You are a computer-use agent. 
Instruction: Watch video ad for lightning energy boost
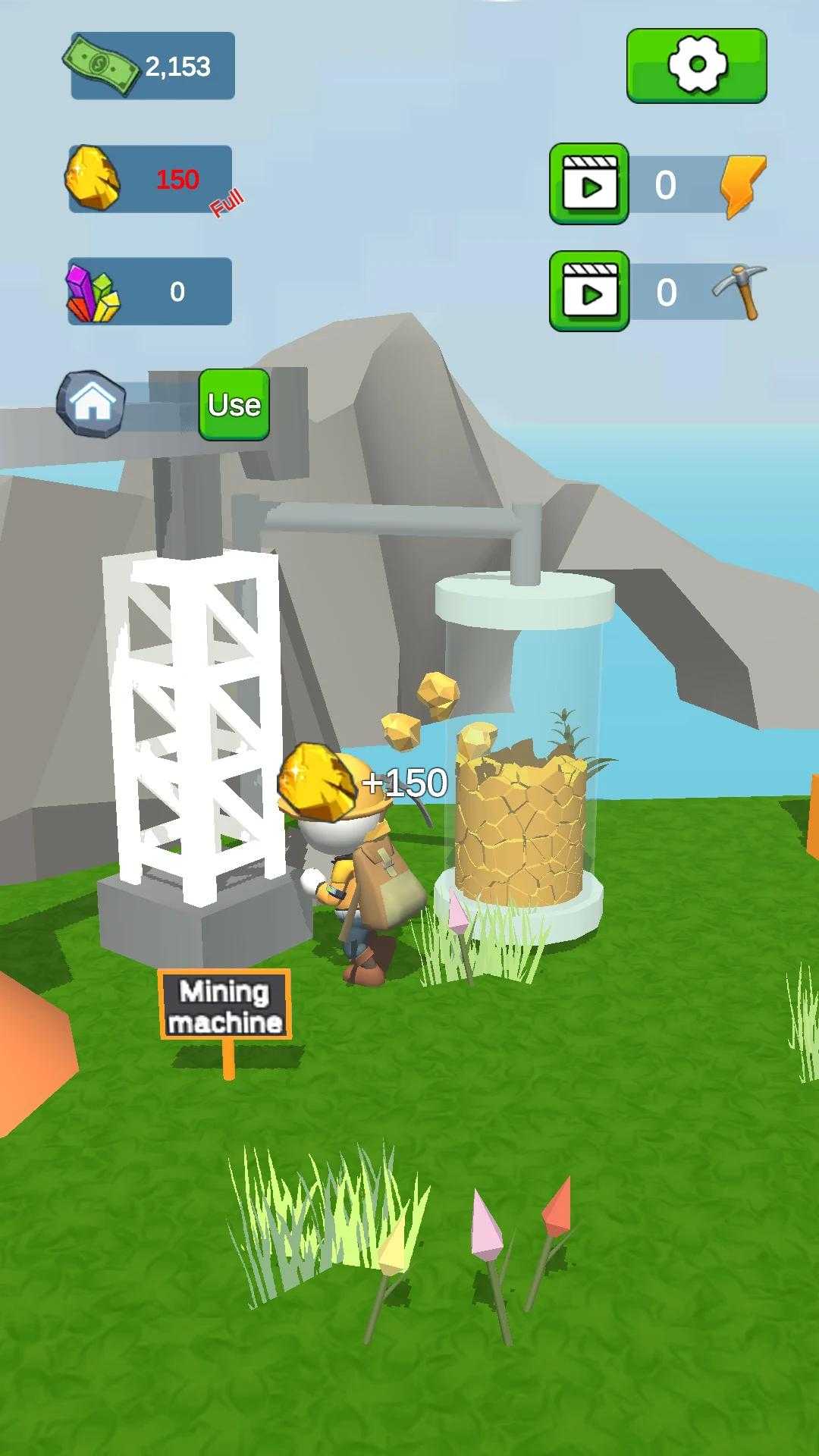(589, 184)
